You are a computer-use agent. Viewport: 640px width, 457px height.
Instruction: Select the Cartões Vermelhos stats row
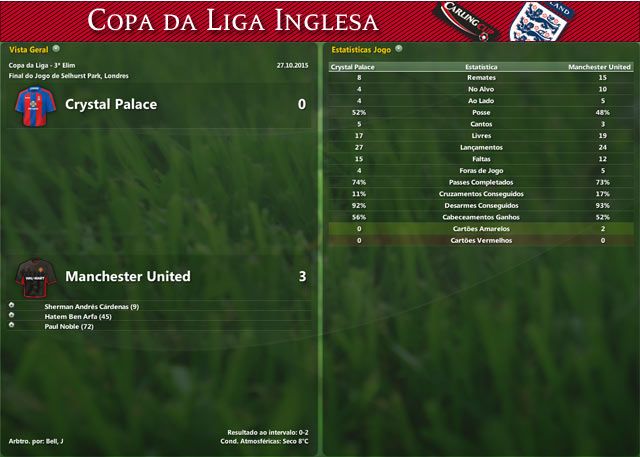pyautogui.click(x=481, y=240)
